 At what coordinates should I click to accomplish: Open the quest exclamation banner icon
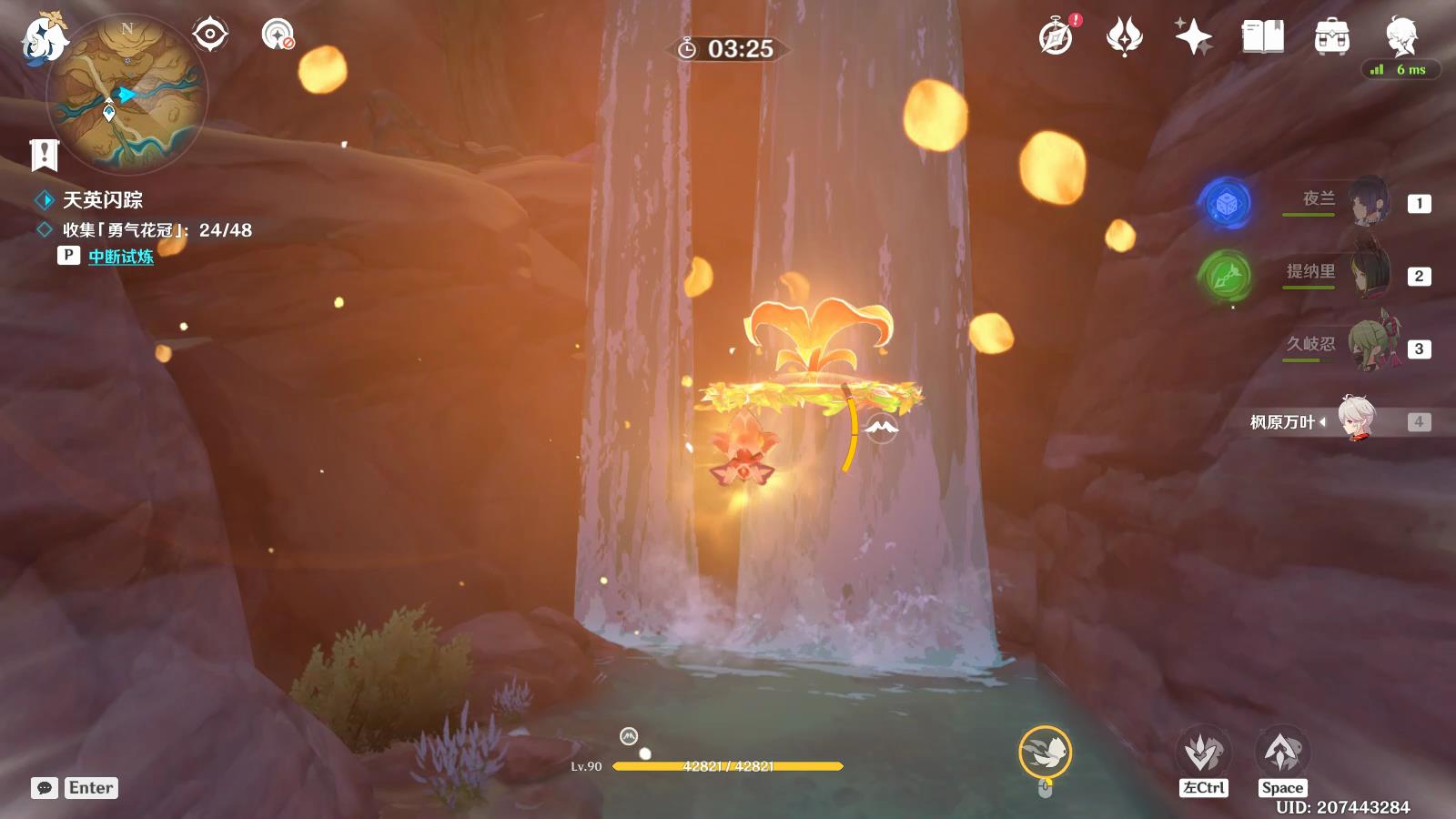click(x=44, y=156)
